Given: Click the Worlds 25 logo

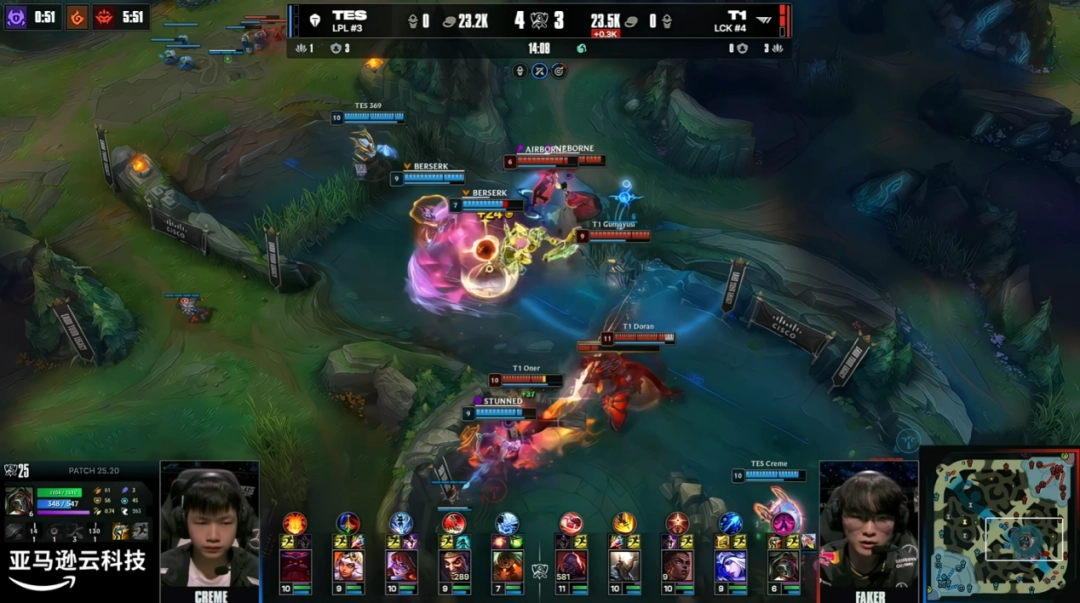Looking at the screenshot, I should [16, 470].
